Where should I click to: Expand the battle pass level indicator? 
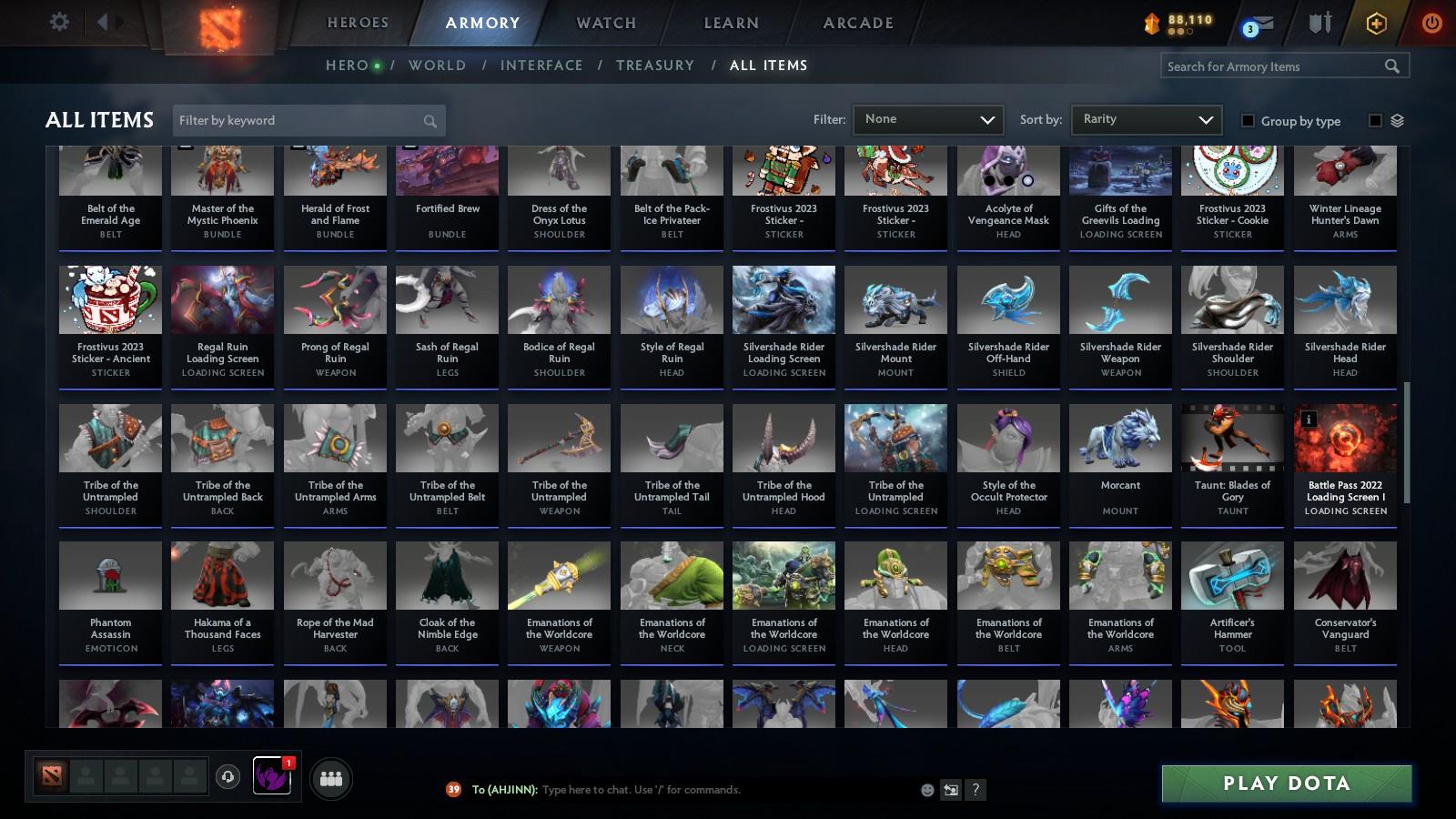pos(1180,22)
